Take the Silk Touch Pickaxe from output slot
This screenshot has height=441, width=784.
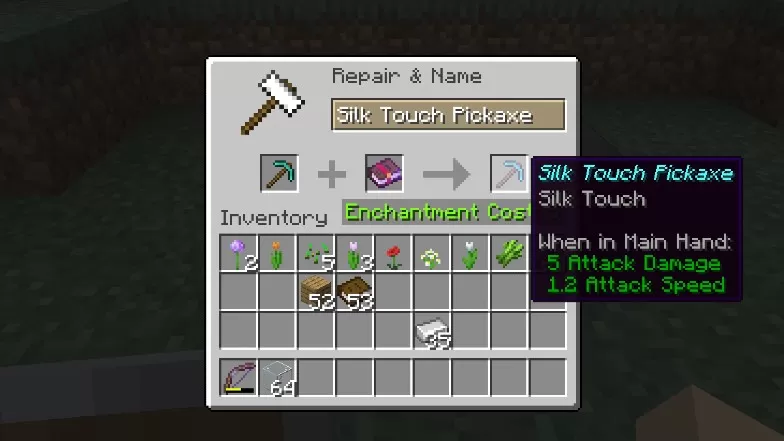(507, 174)
